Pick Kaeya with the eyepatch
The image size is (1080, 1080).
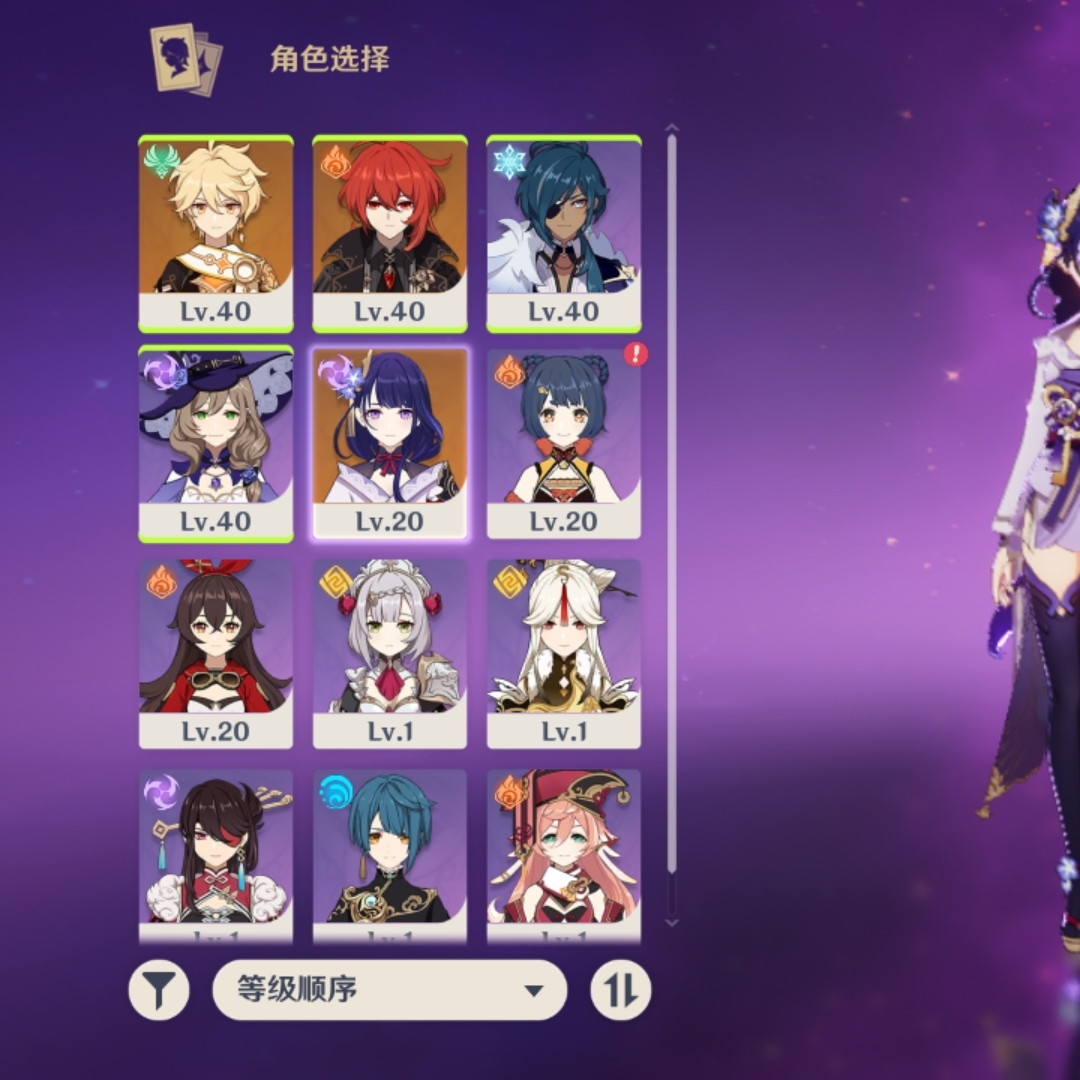(x=564, y=234)
